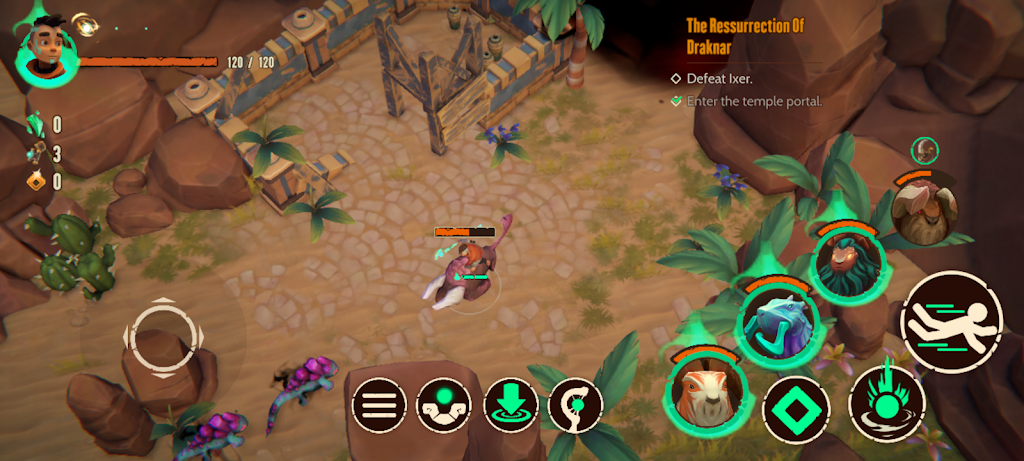This screenshot has width=1024, height=461.
Task: Select the blue horned creature portrait
Action: pyautogui.click(x=777, y=323)
